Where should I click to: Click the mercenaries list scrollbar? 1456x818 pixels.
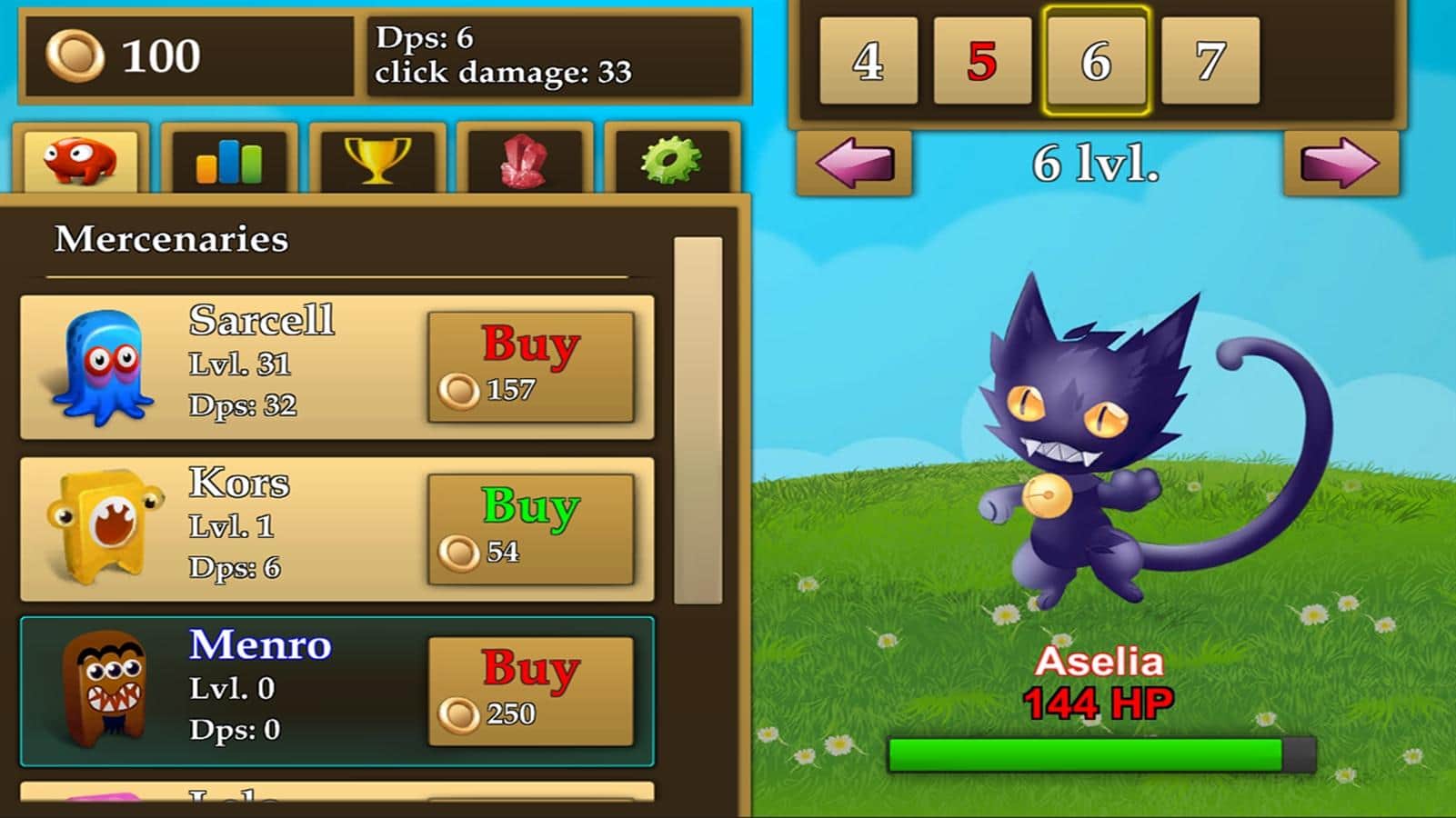tap(698, 420)
